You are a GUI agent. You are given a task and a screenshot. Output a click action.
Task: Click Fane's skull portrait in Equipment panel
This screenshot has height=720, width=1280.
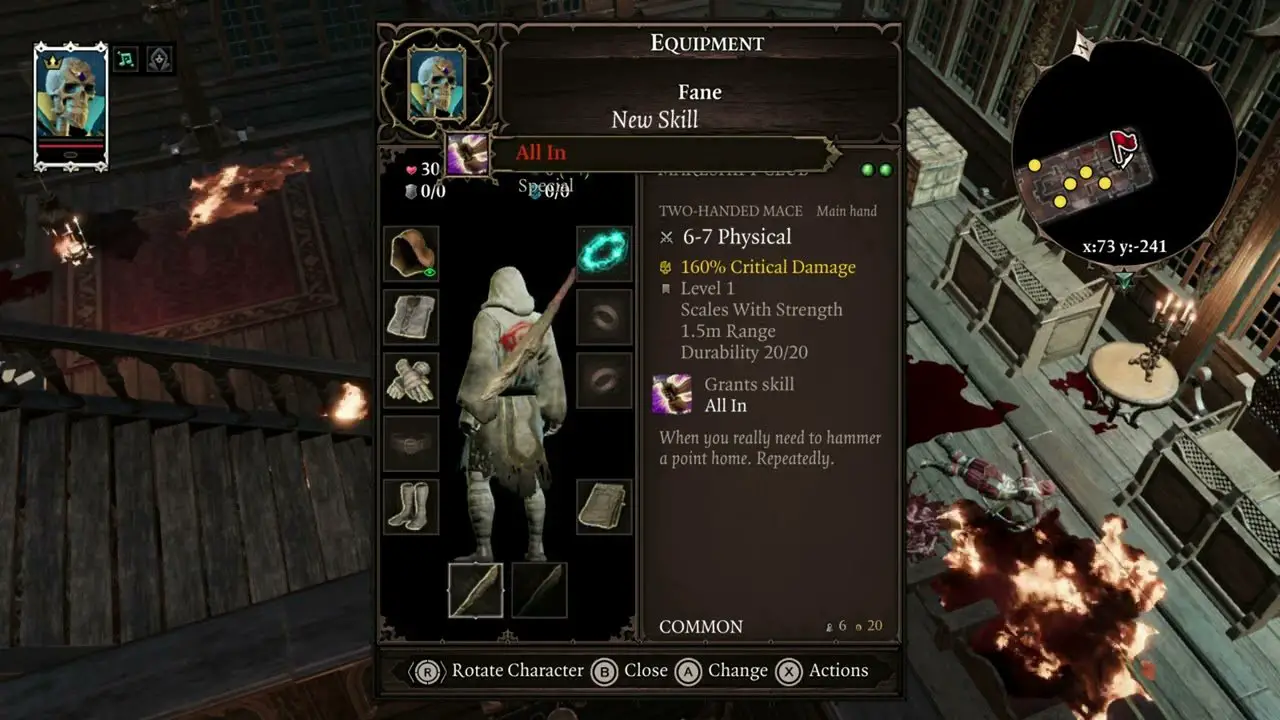pos(437,85)
